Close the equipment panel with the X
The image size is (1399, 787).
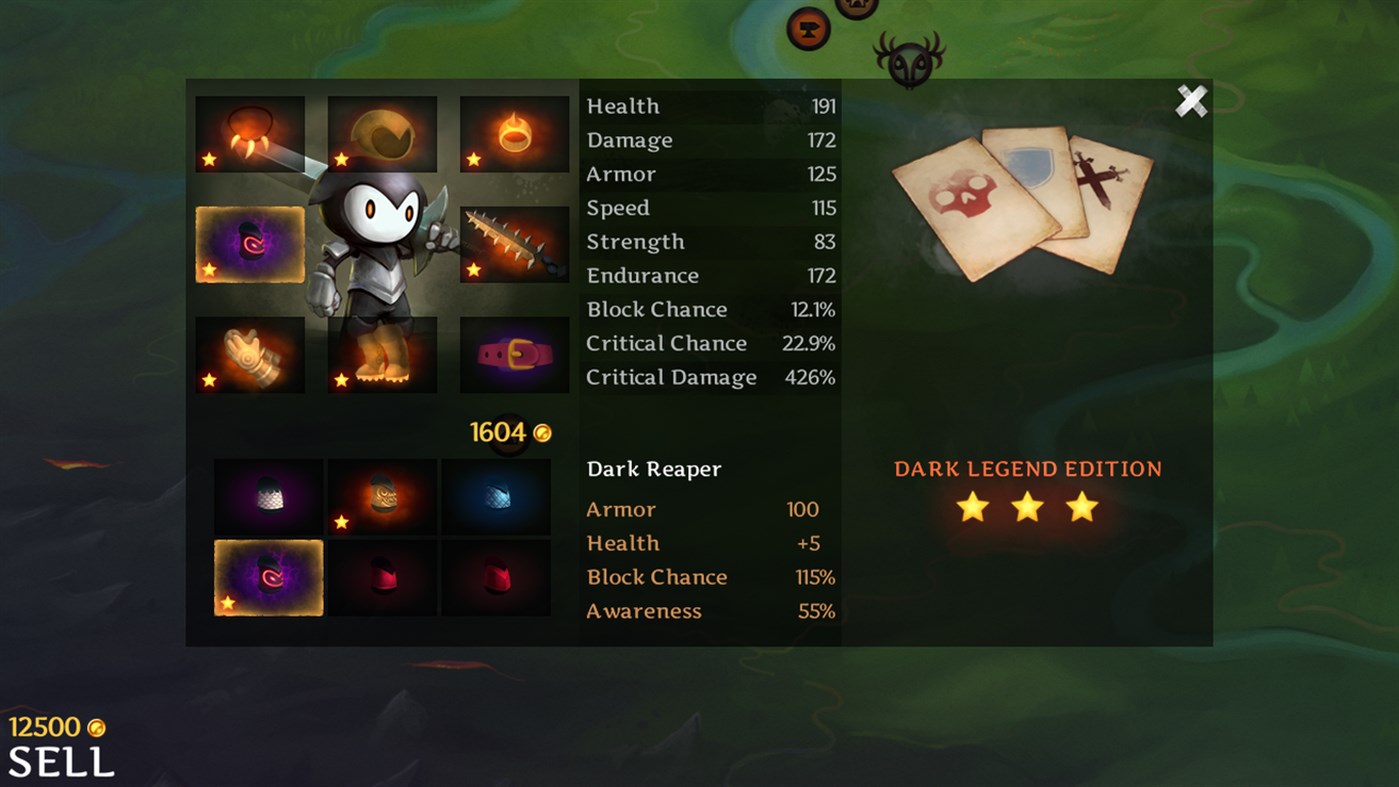pos(1191,101)
